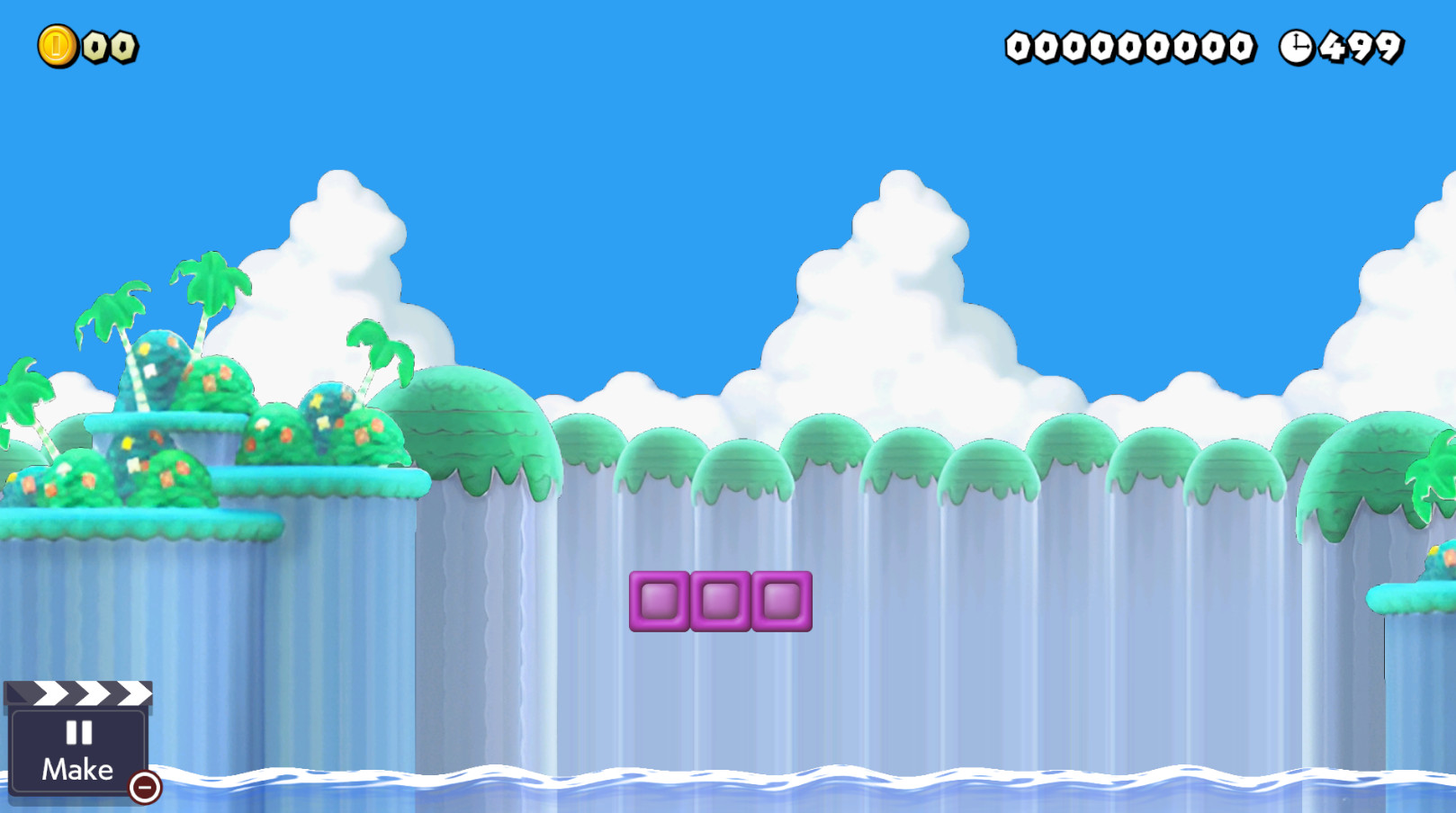Click the first zero of the score counter
The height and width of the screenshot is (813, 1456).
1018,47
